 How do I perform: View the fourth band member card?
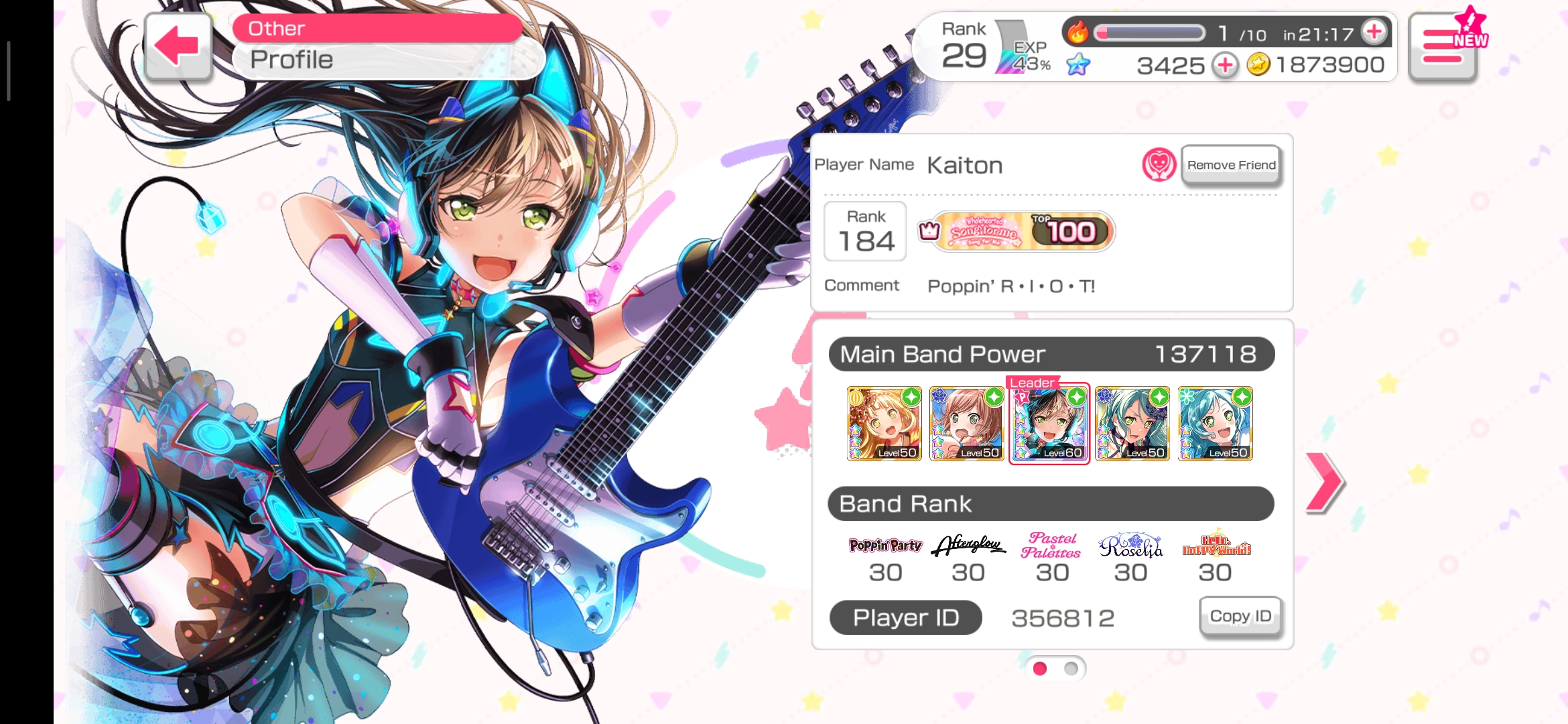tap(1132, 424)
